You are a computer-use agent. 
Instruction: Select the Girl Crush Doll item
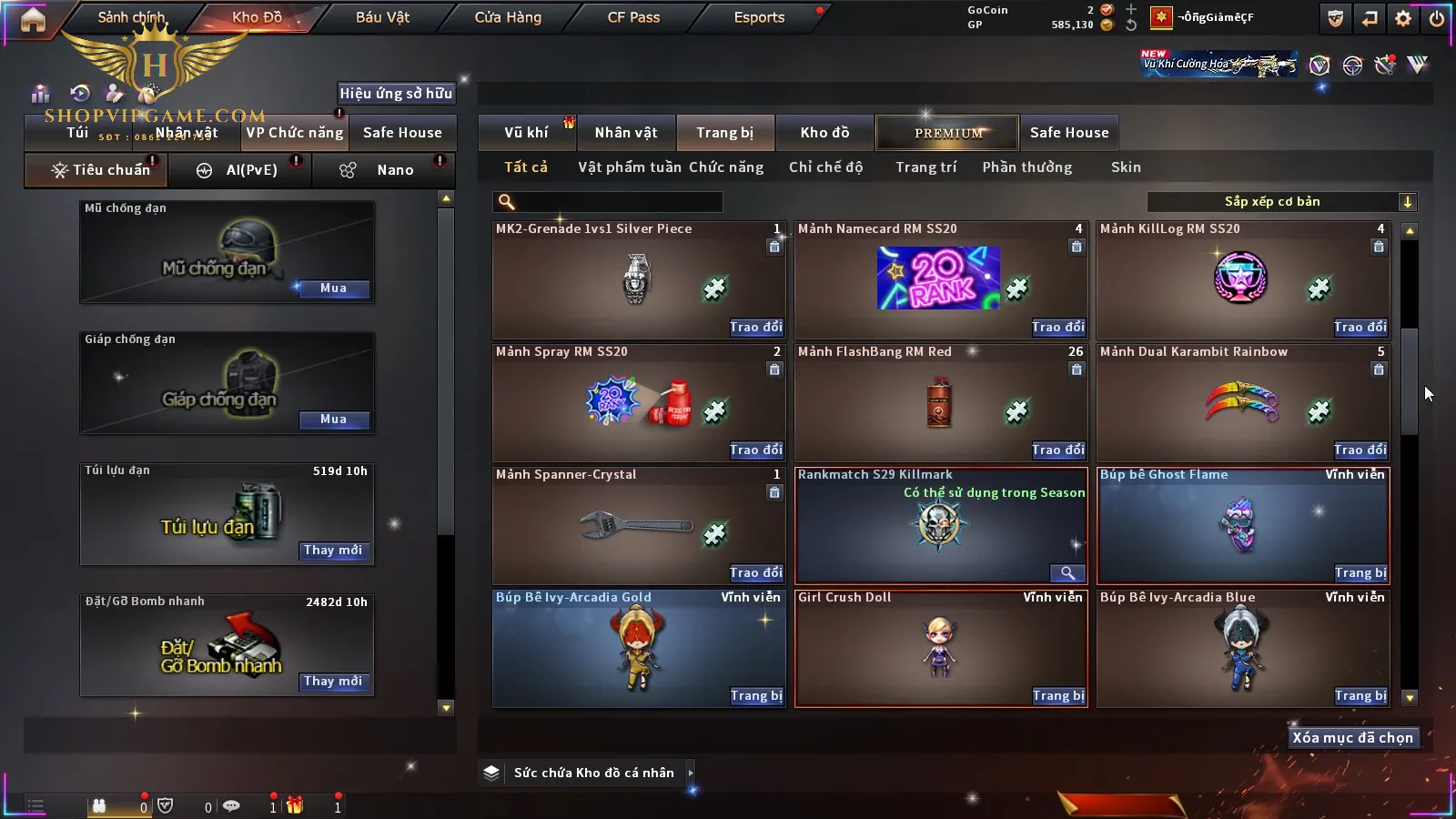[x=940, y=646]
